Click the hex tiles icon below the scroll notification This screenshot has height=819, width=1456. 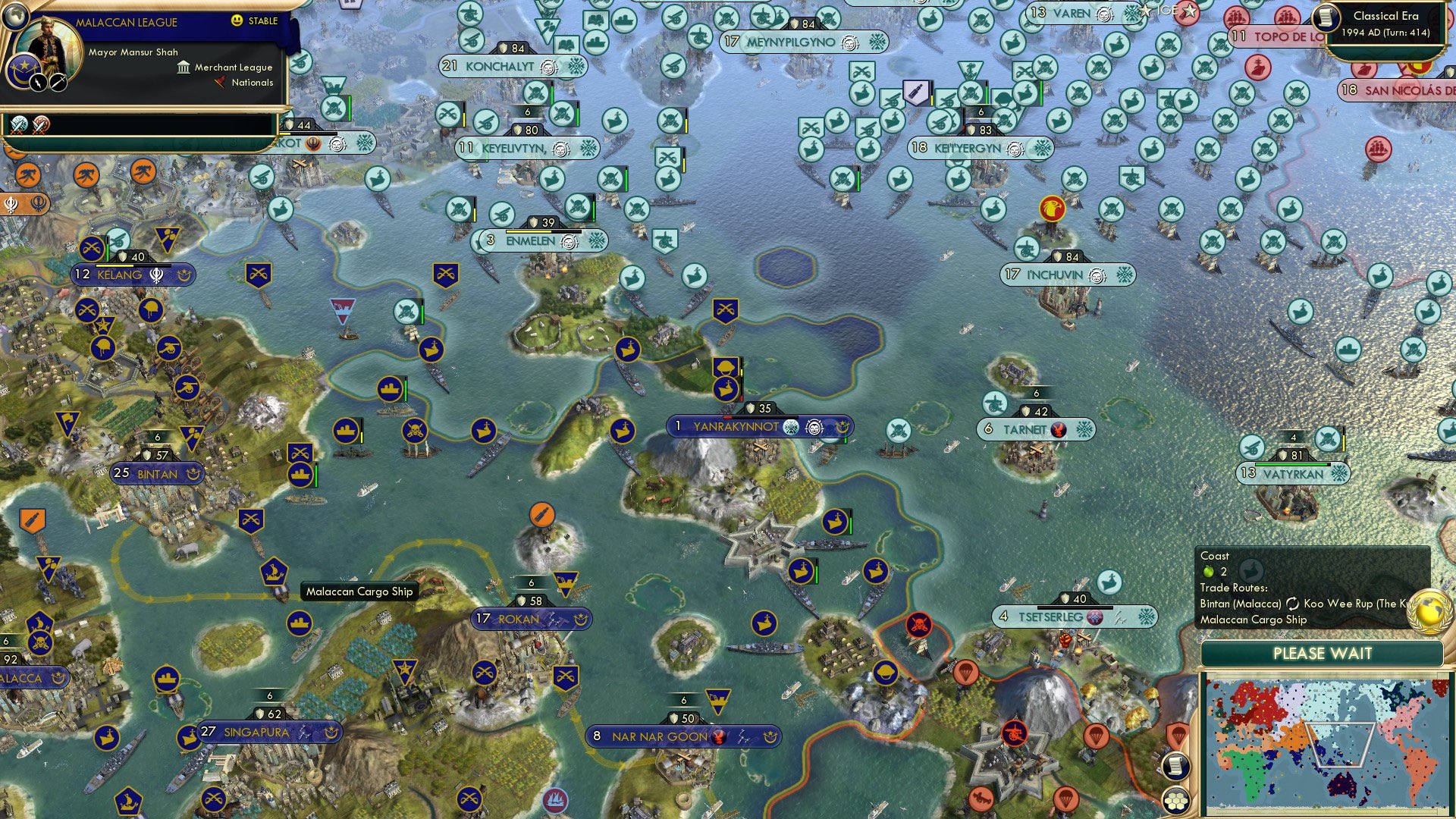click(x=1175, y=802)
